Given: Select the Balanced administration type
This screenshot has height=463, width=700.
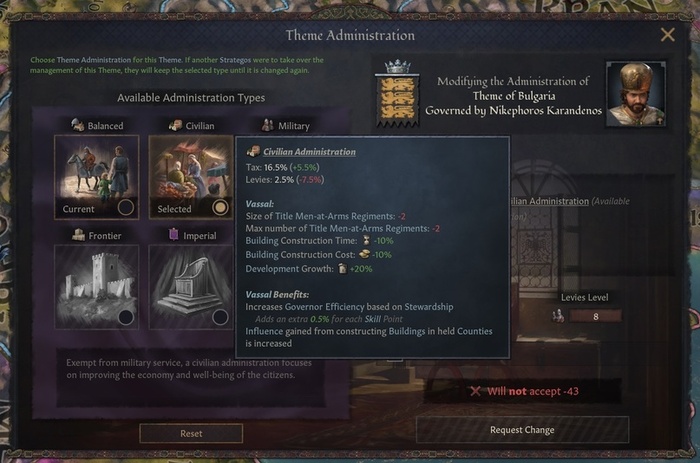Looking at the screenshot, I should pos(96,177).
